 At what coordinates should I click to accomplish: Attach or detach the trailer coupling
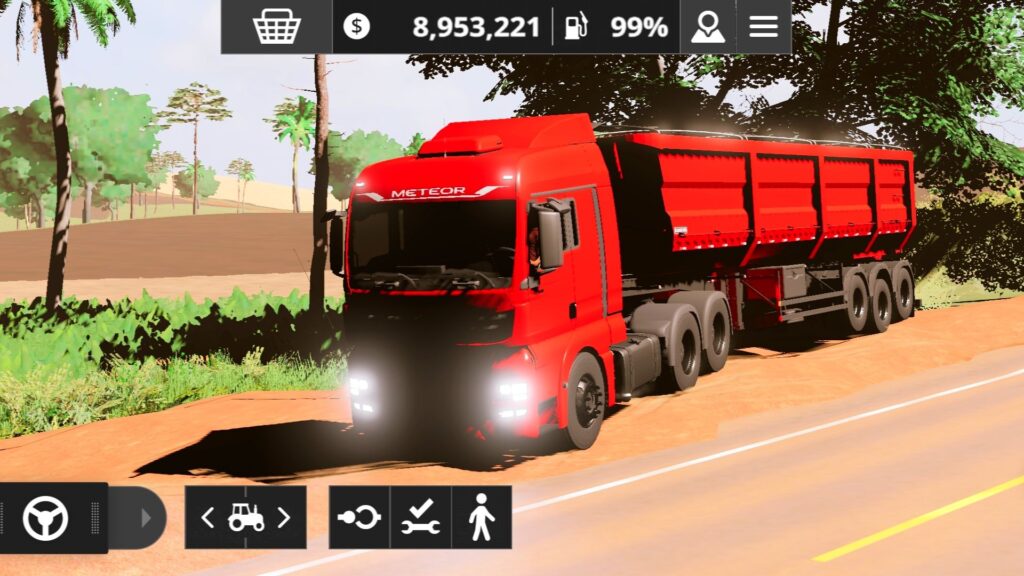[x=359, y=518]
